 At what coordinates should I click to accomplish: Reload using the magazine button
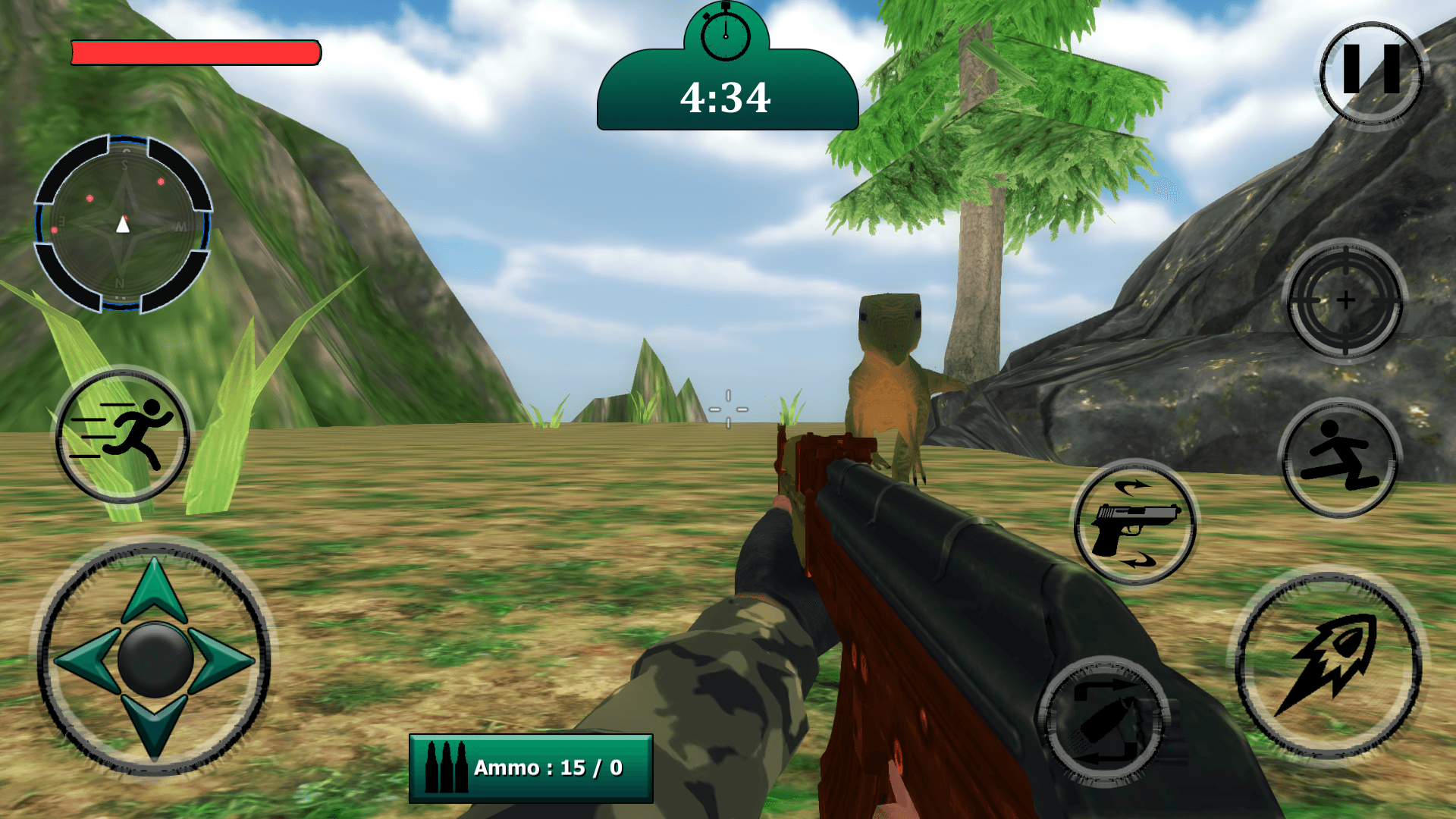coord(1103,720)
